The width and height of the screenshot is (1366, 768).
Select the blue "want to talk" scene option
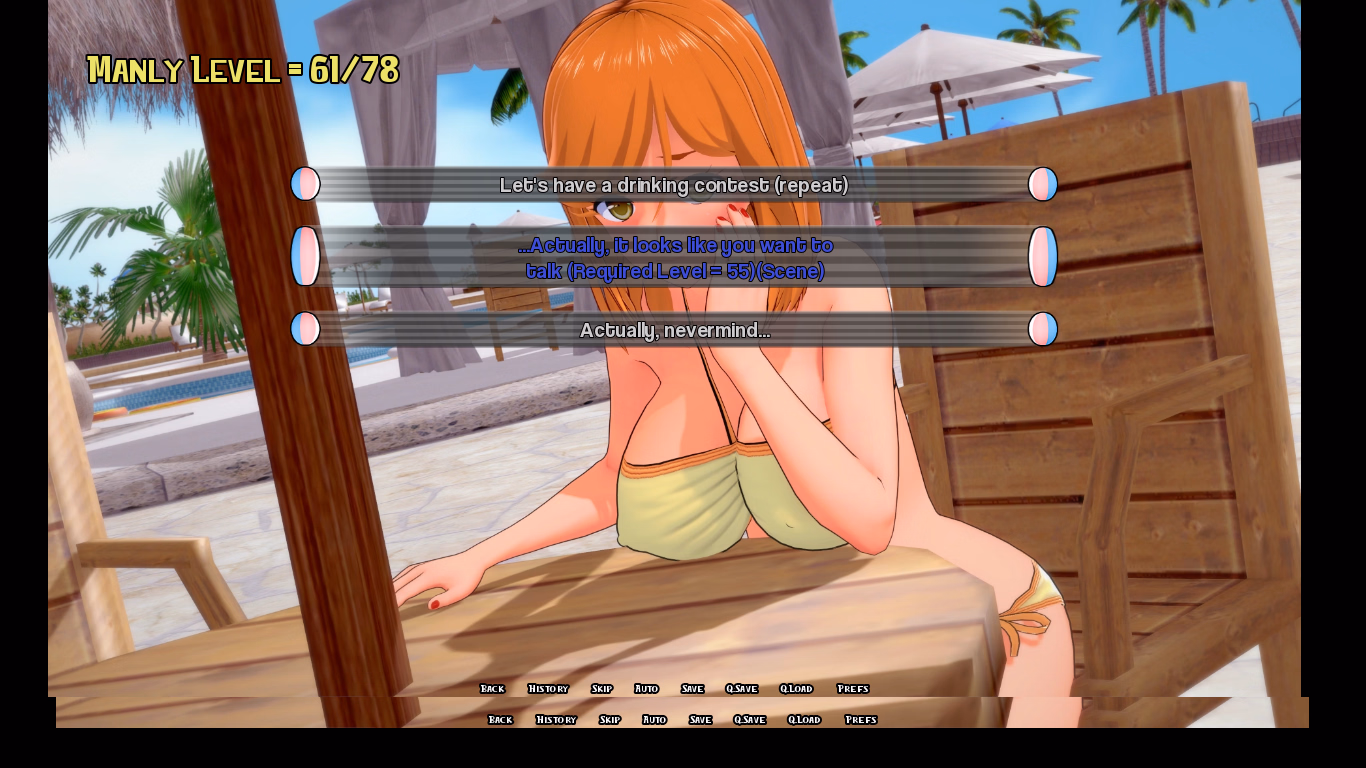(674, 258)
